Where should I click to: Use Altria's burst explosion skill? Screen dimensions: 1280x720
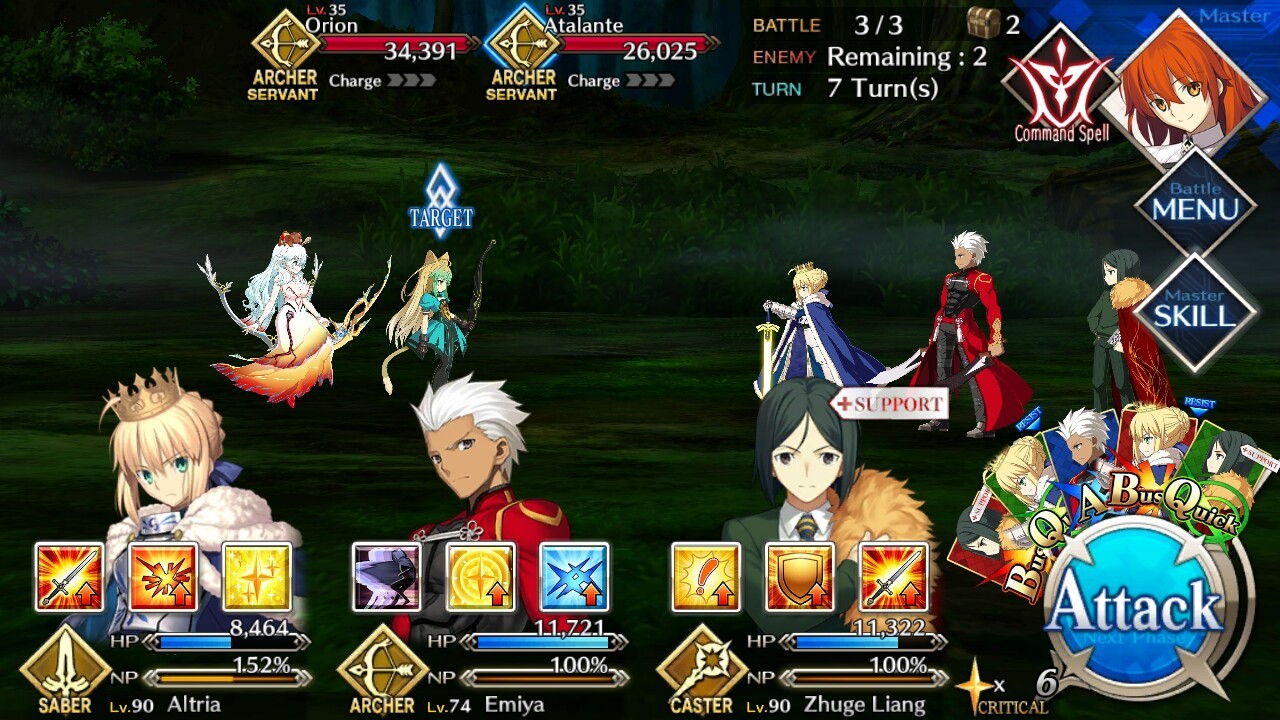pyautogui.click(x=163, y=577)
